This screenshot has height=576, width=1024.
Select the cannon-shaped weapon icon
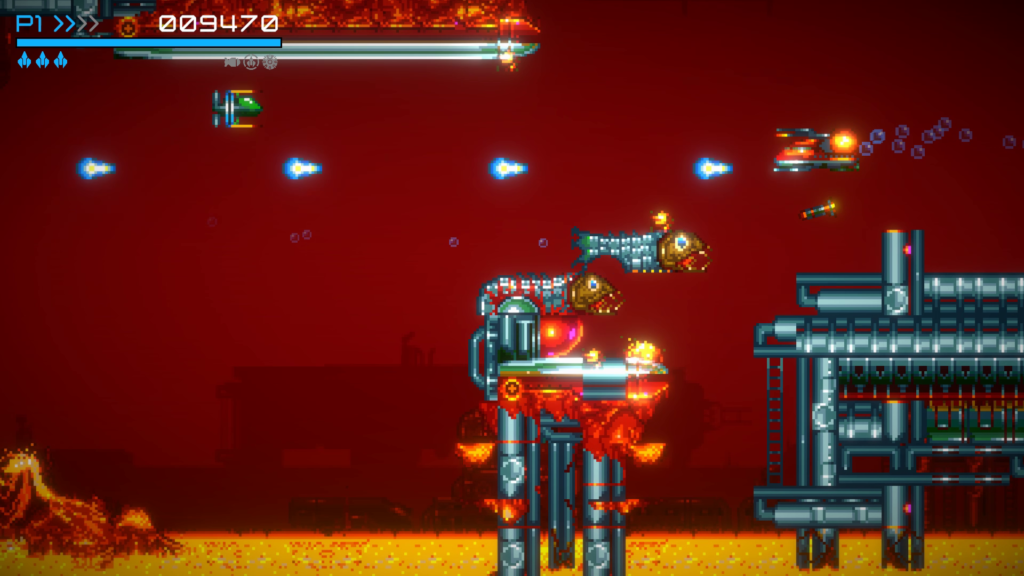pos(232,62)
